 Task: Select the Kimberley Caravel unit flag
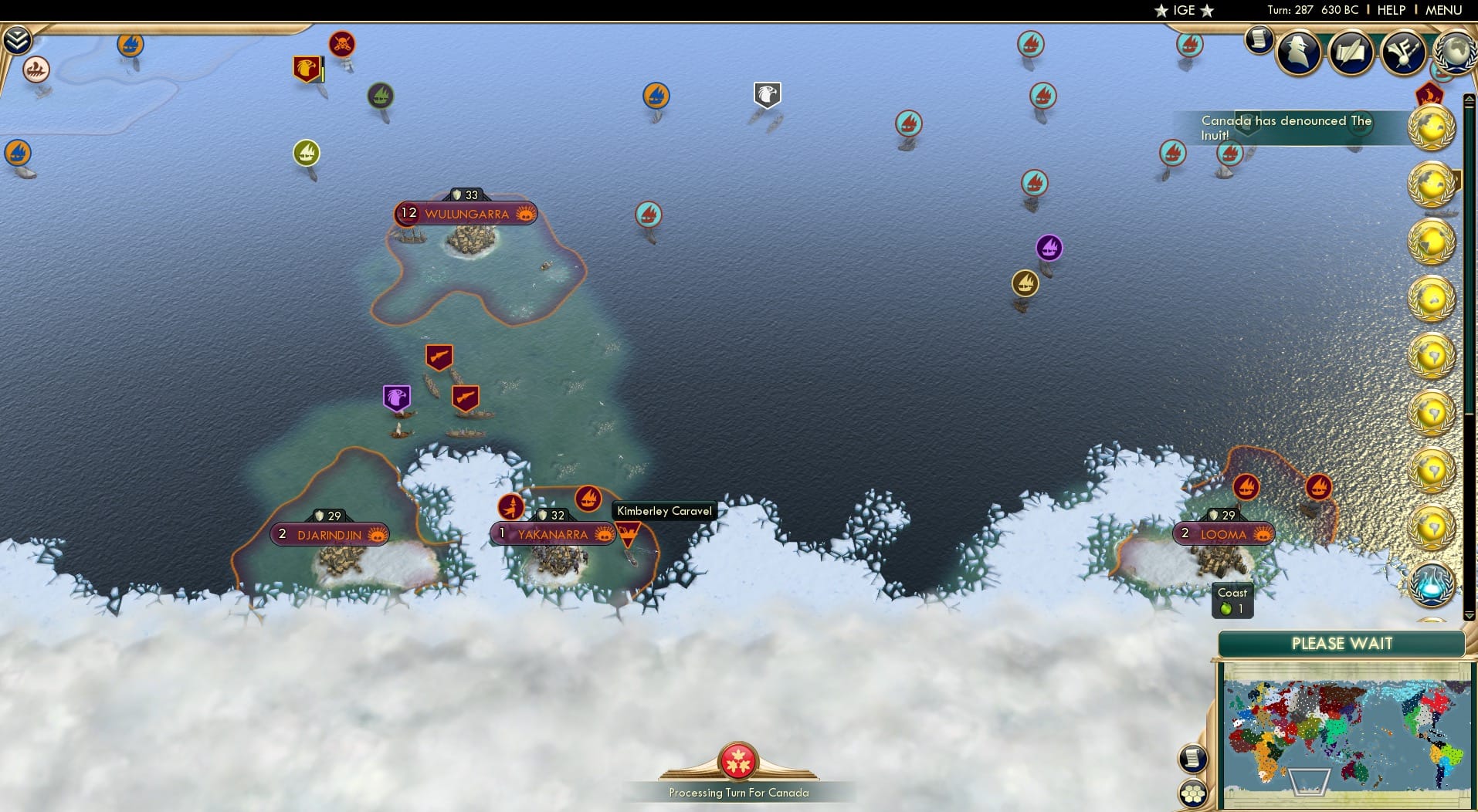[629, 533]
